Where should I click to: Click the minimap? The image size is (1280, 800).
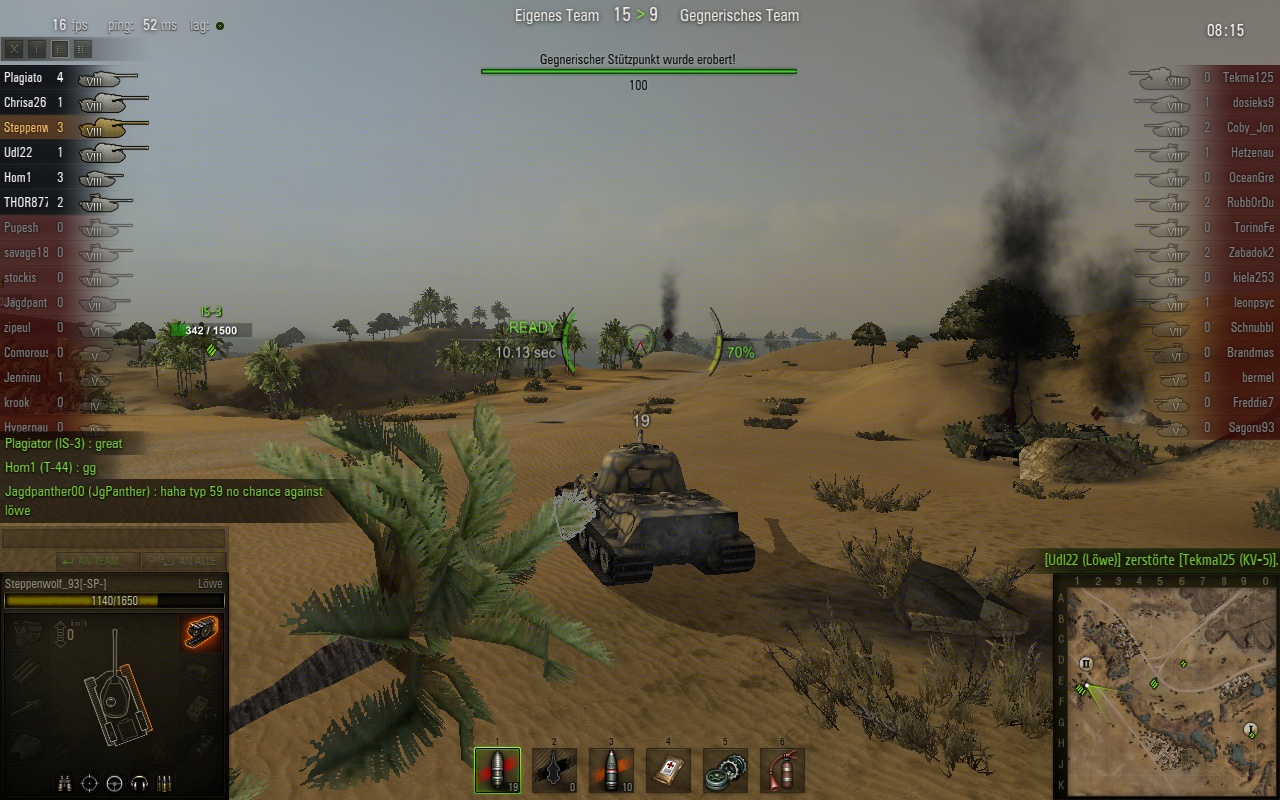1167,688
